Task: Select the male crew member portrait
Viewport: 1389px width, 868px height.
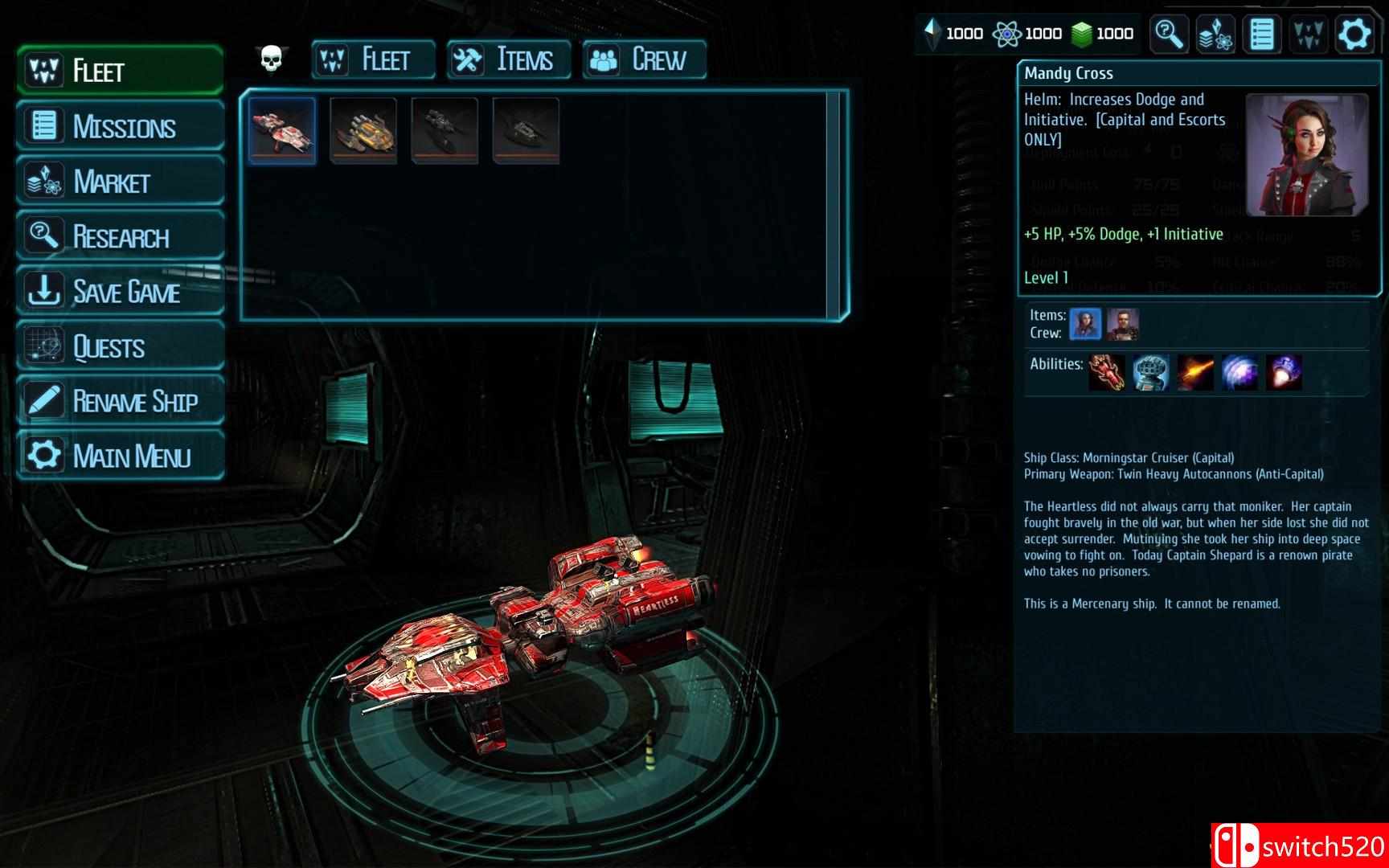Action: click(x=1122, y=325)
